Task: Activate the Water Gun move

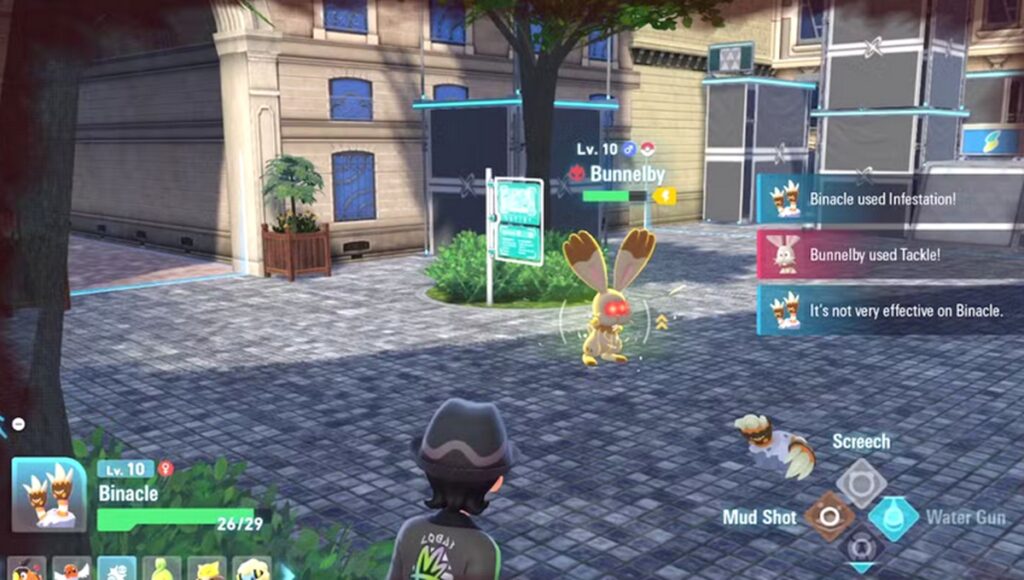Action: (893, 517)
